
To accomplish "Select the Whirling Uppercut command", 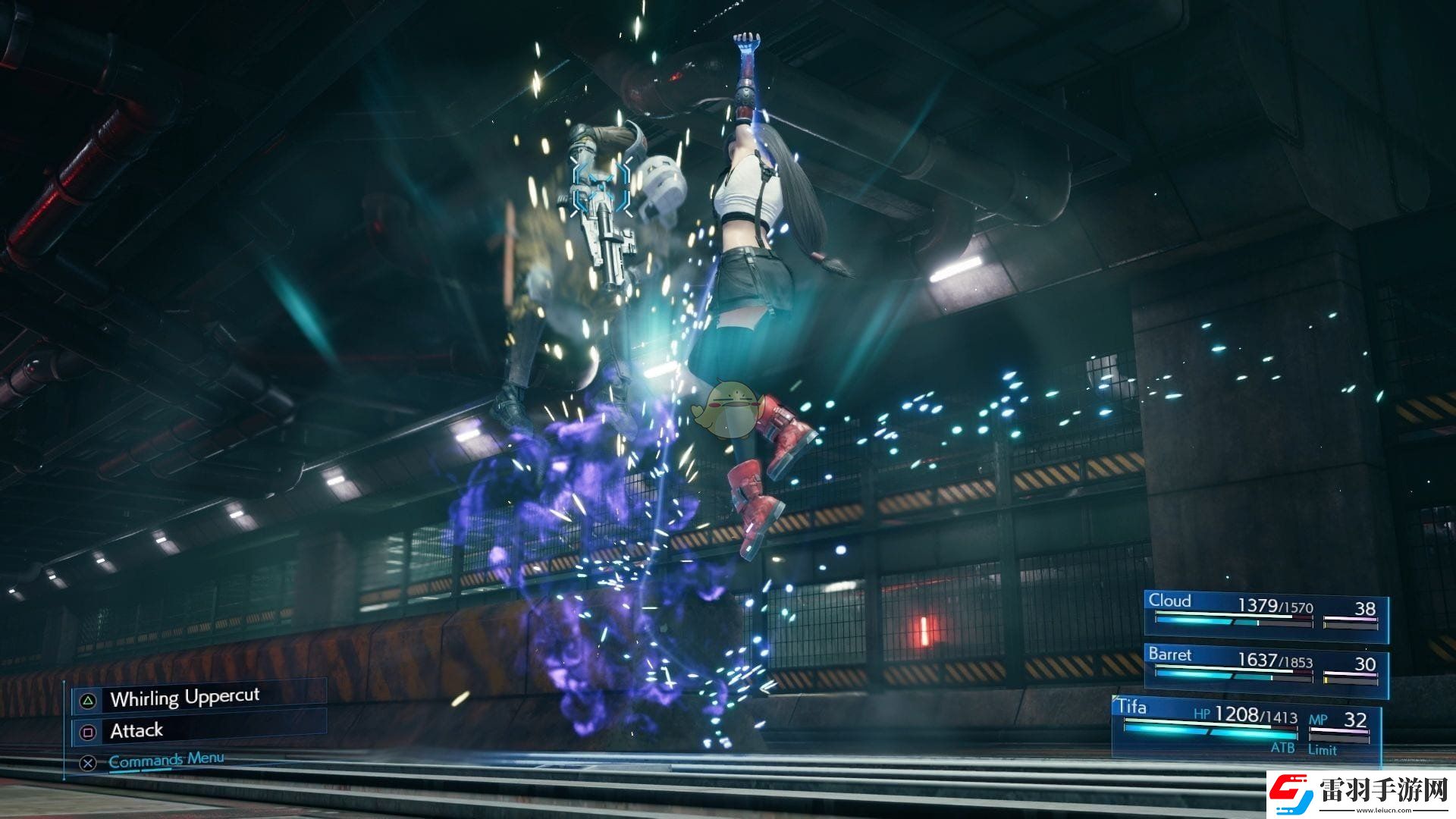I will coord(184,698).
